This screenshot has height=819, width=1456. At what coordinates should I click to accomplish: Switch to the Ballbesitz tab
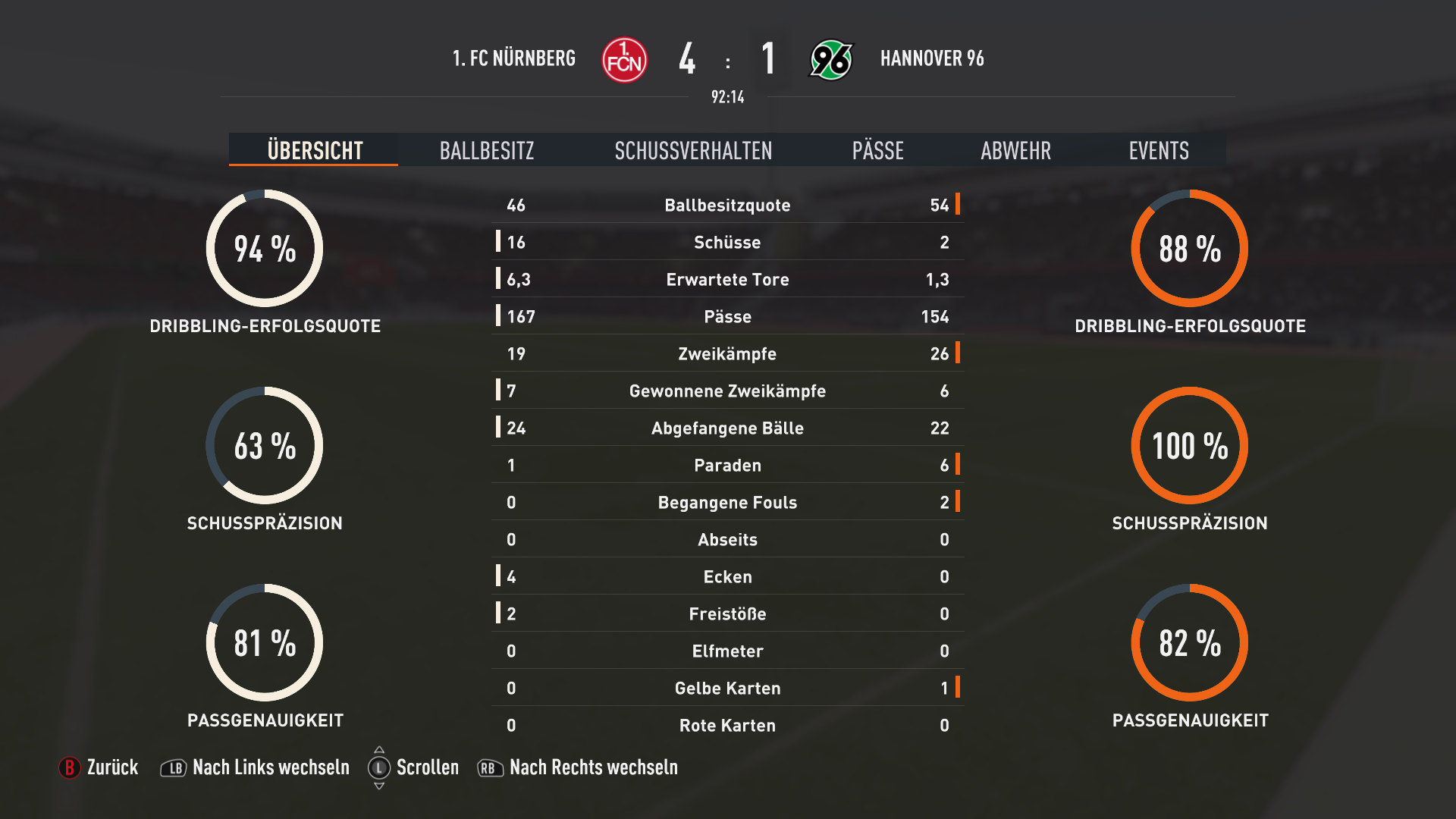(x=487, y=150)
